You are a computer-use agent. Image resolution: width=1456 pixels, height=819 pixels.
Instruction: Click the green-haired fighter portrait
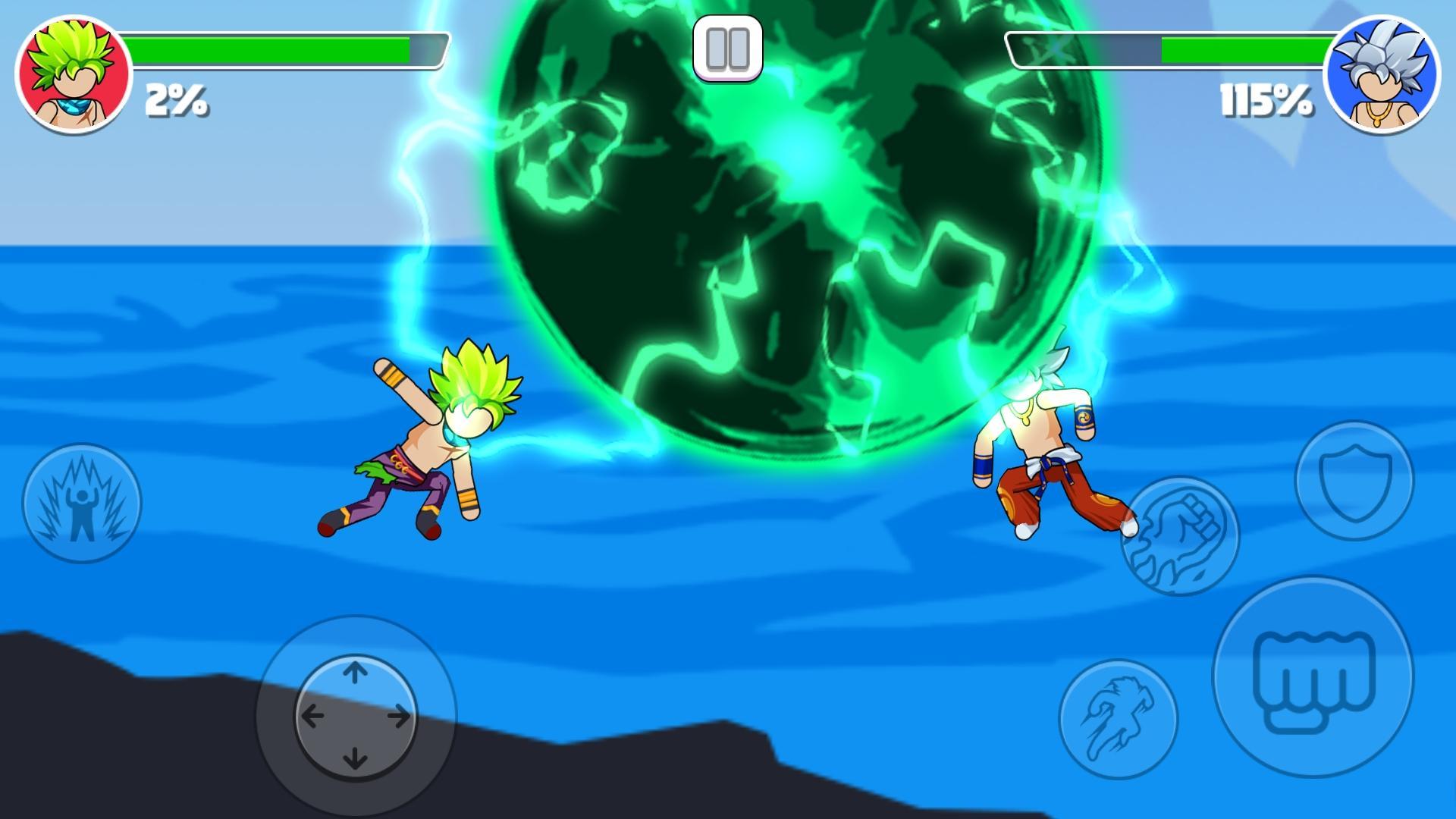(x=74, y=74)
